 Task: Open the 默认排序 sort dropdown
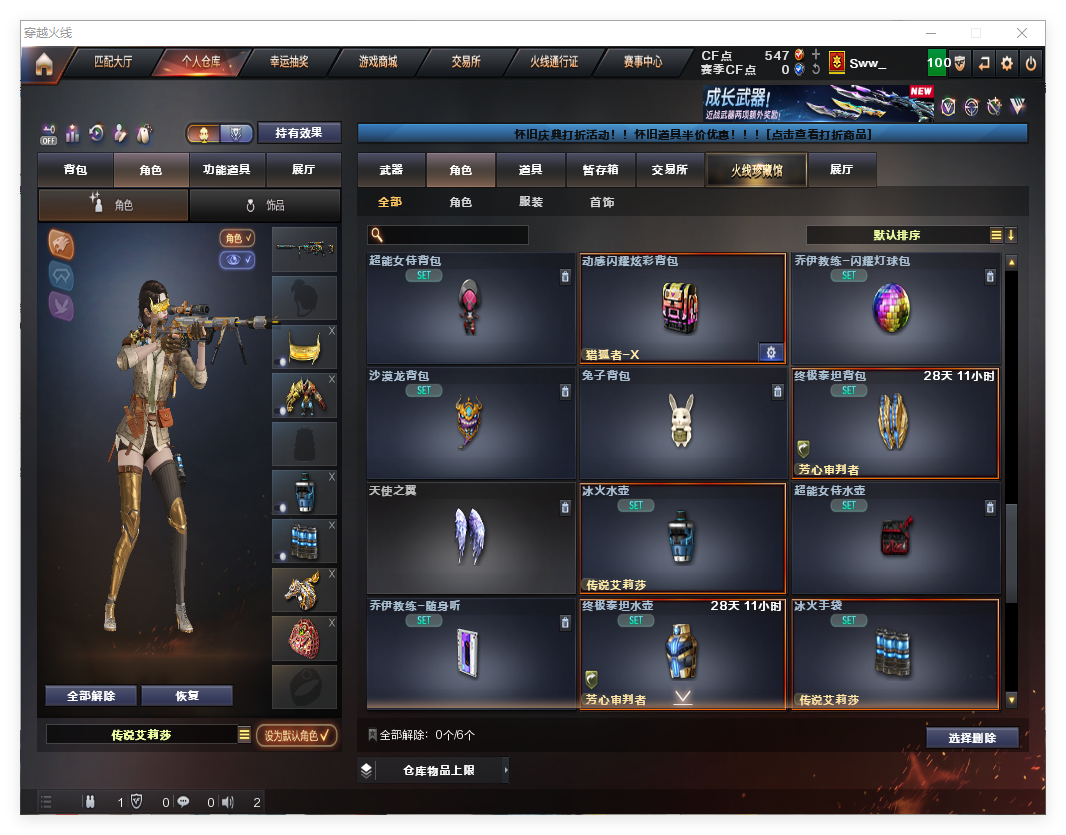pyautogui.click(x=897, y=235)
